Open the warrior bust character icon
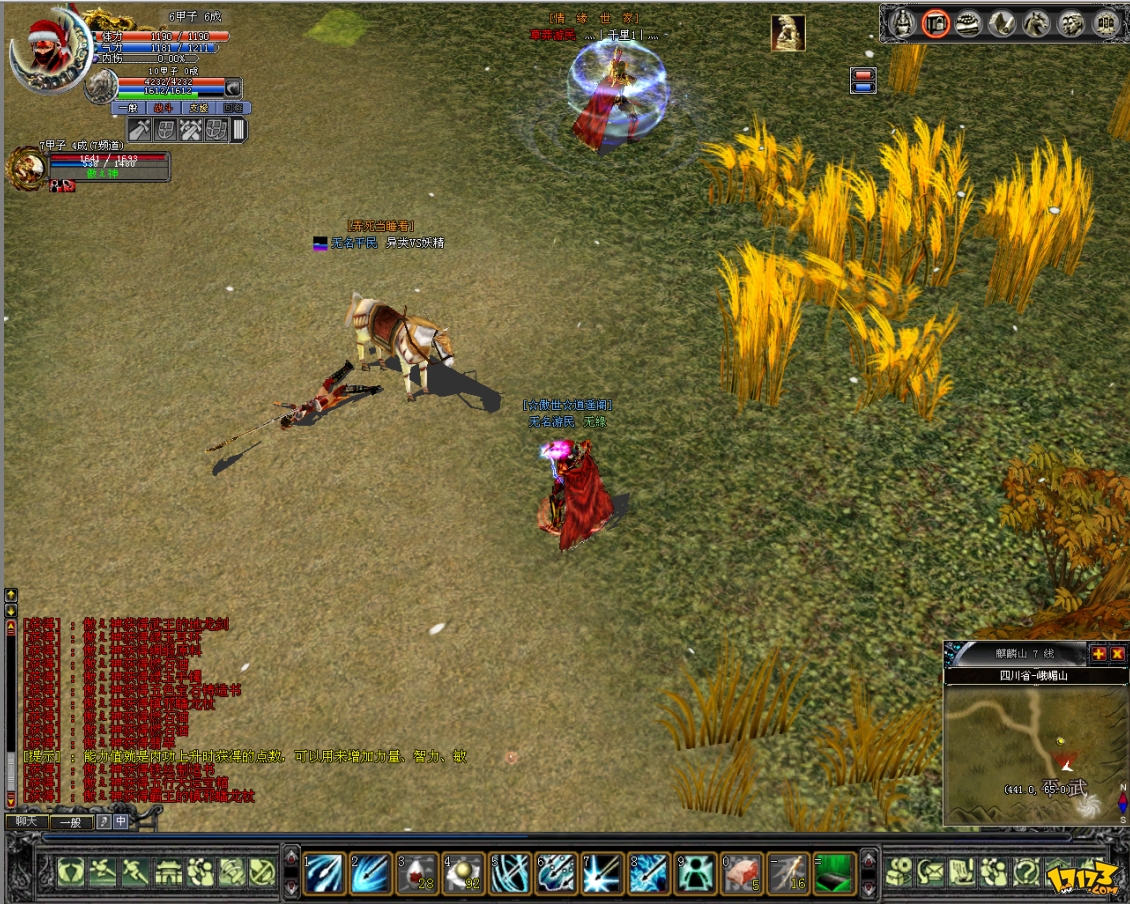Image resolution: width=1130 pixels, height=904 pixels. click(x=903, y=23)
